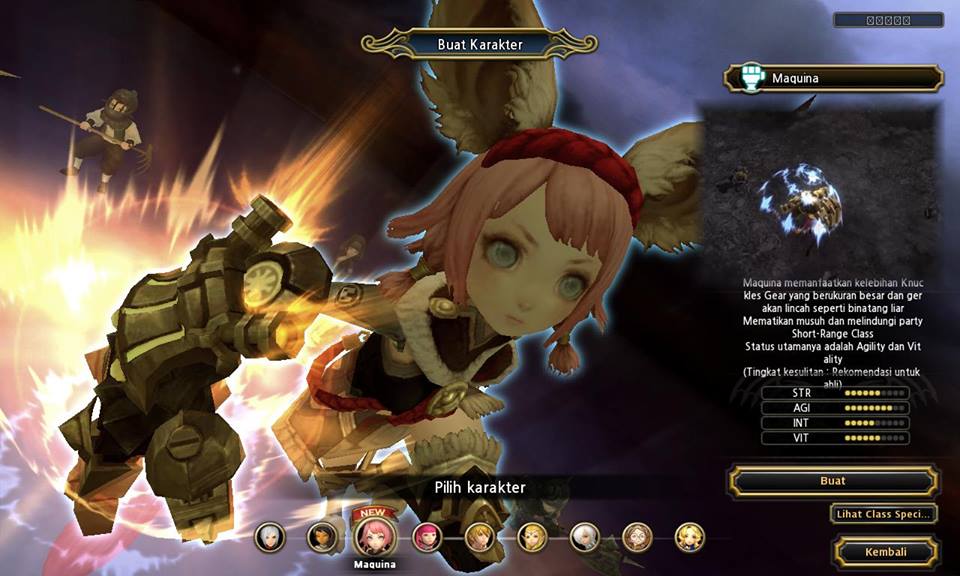Image resolution: width=960 pixels, height=576 pixels.
Task: Click the small box in the top-right corner
Action: point(888,20)
